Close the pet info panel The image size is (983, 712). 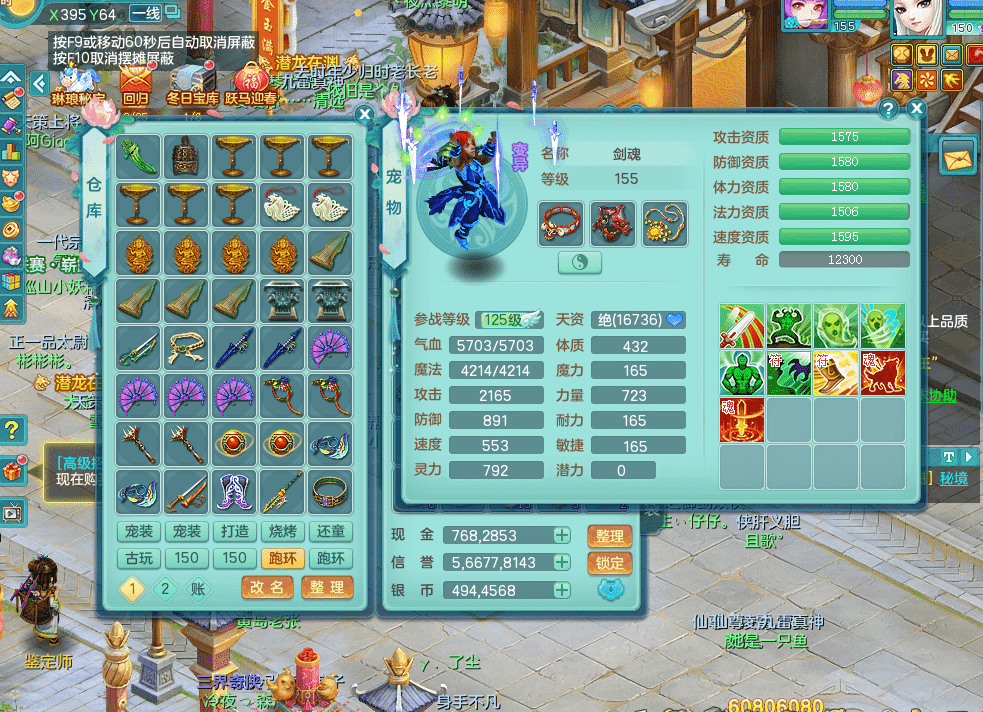(916, 109)
